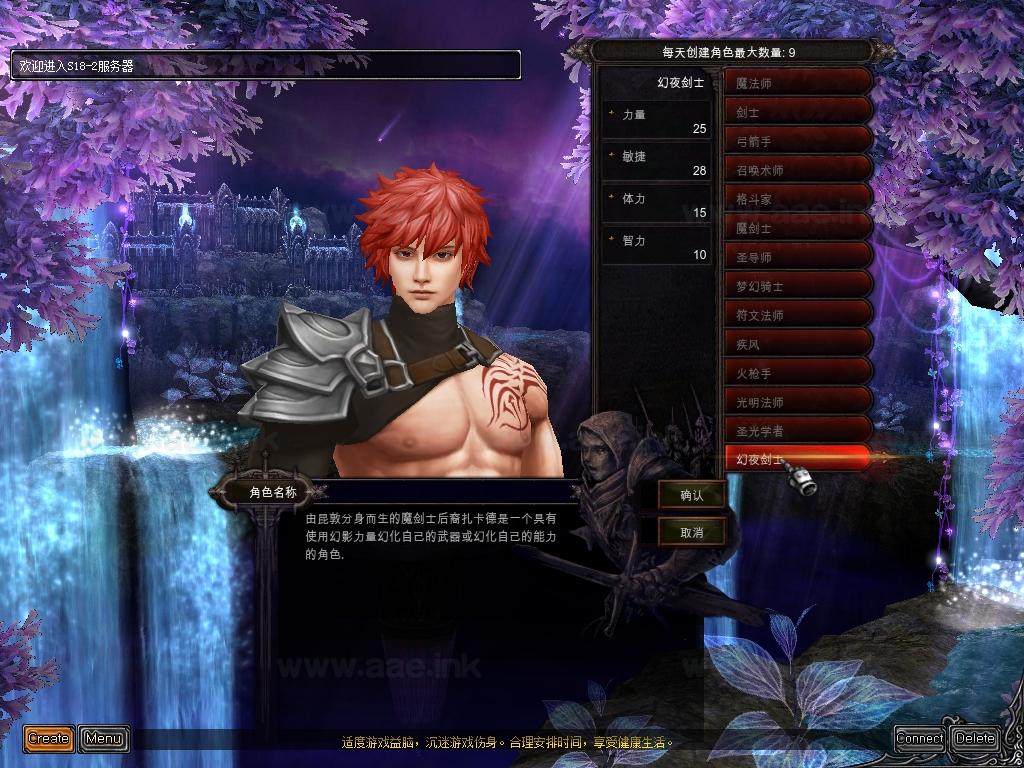Pick the 圣光学者 class

[x=798, y=431]
